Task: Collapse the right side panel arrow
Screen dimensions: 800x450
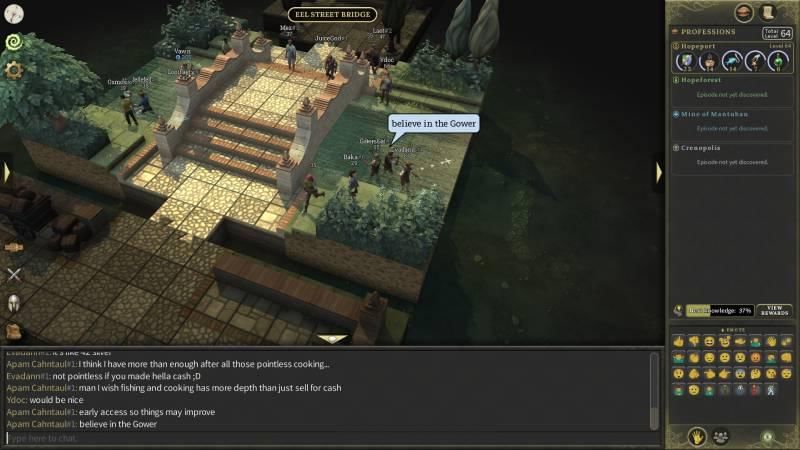Action: (x=659, y=172)
